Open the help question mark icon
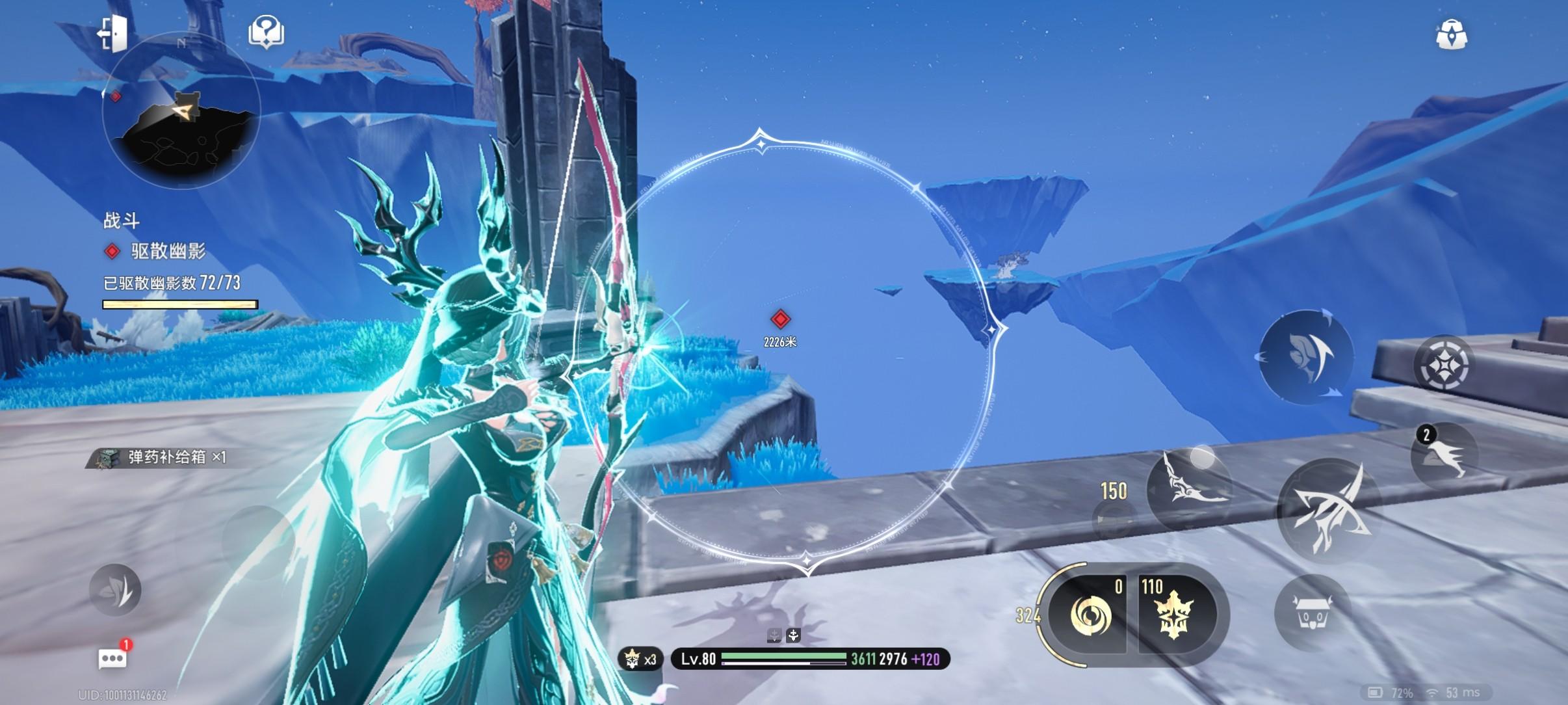The height and width of the screenshot is (705, 1568). [x=266, y=31]
